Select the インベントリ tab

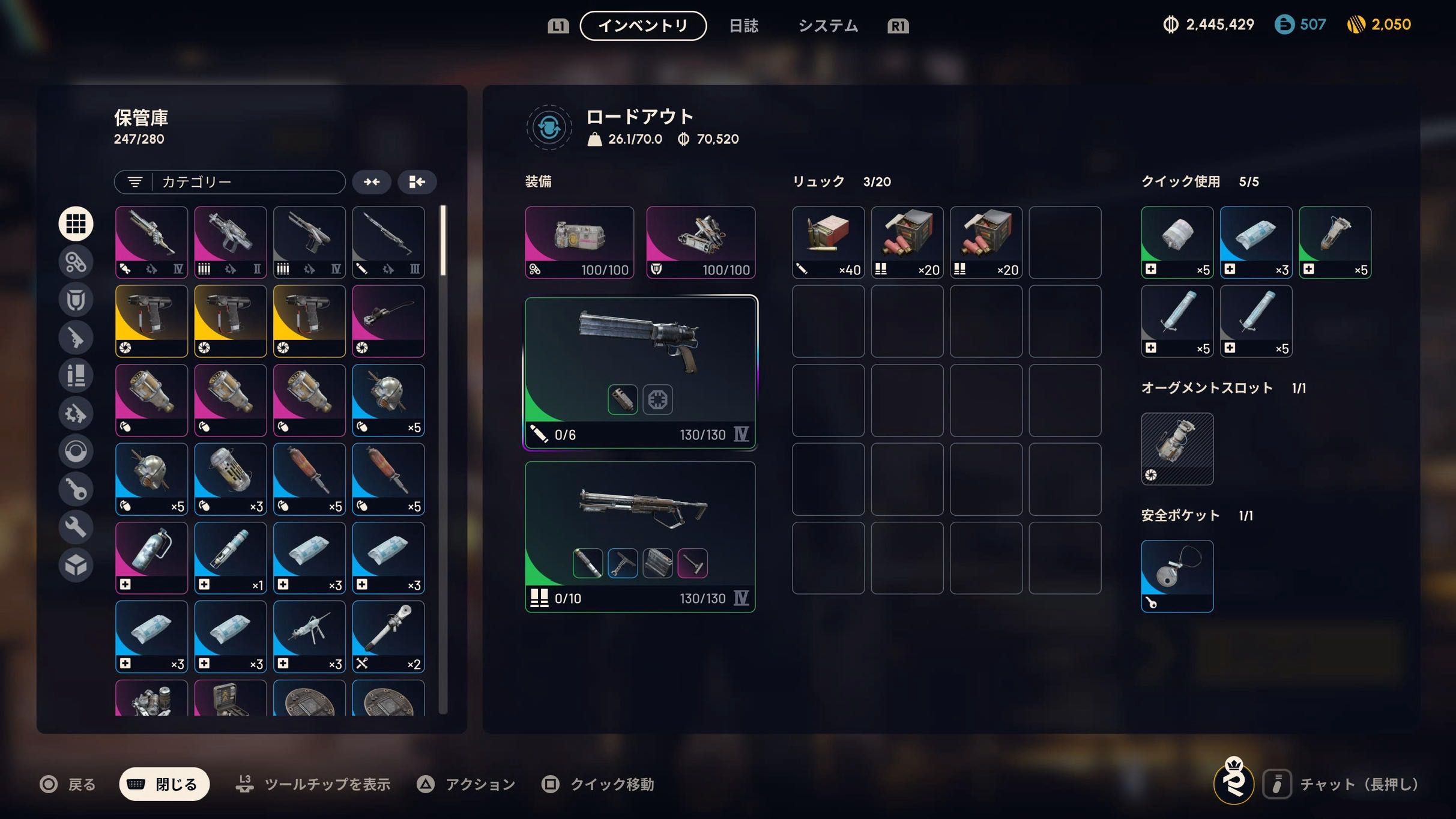(x=643, y=26)
